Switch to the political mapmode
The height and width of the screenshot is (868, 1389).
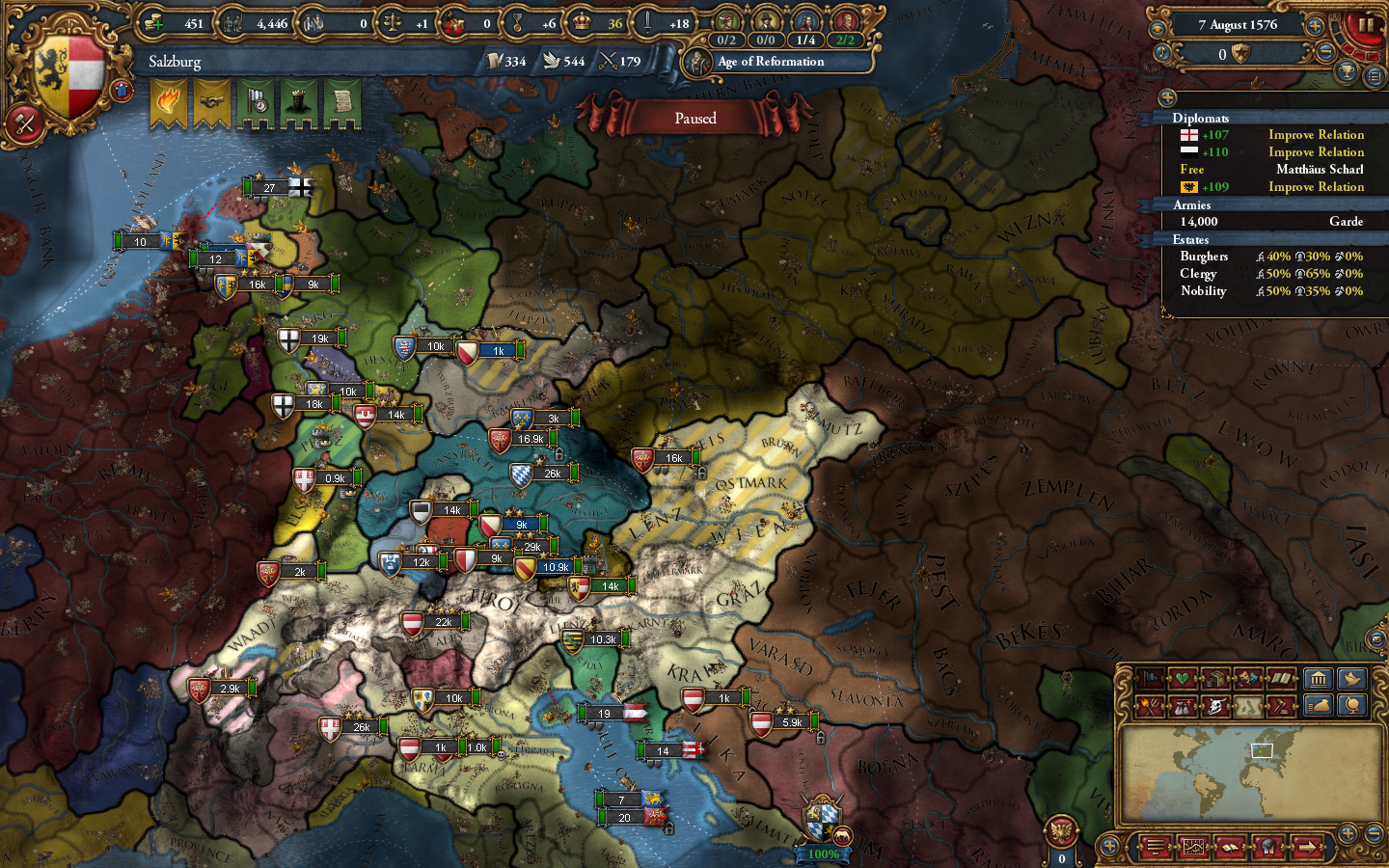(x=1149, y=679)
